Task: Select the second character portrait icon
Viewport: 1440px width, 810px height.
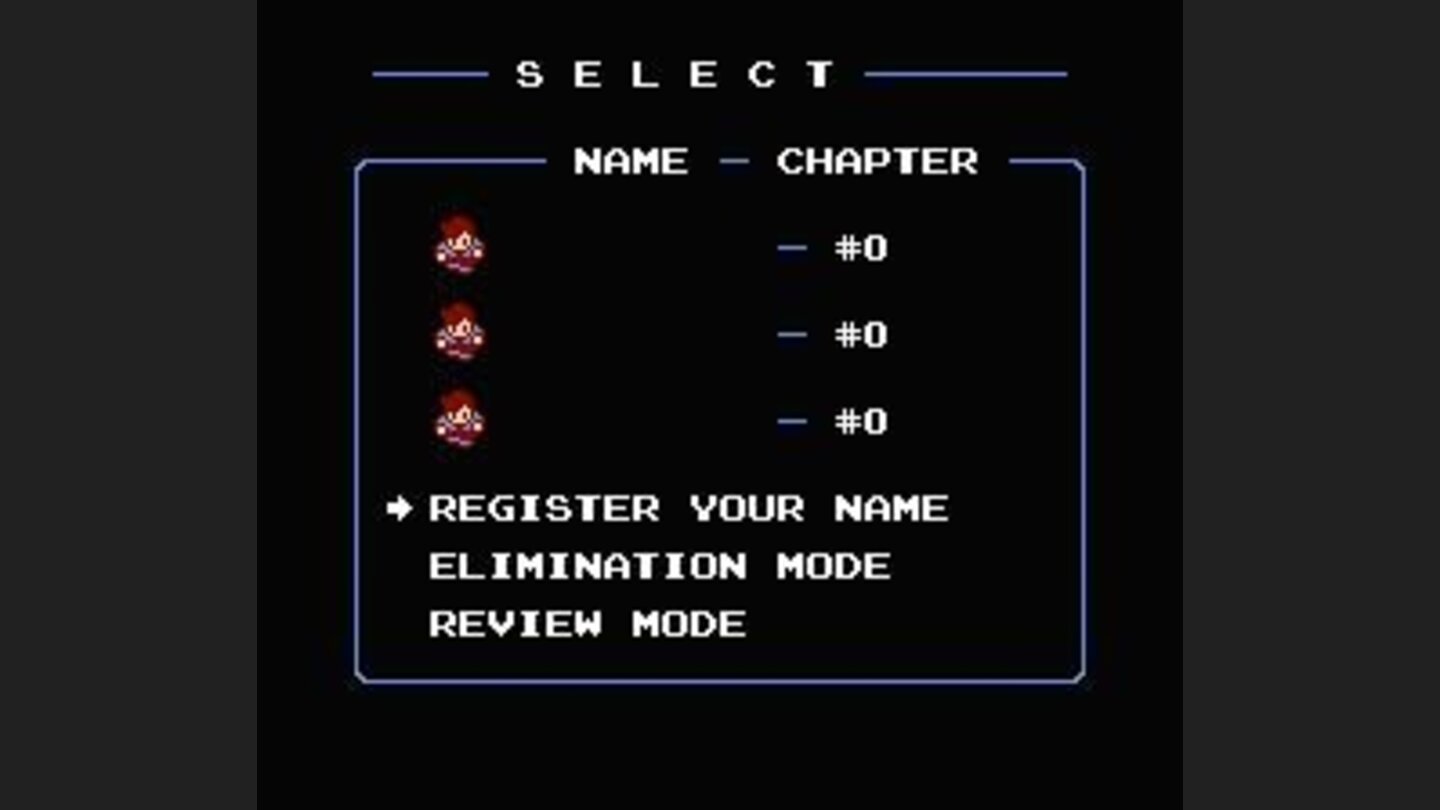Action: [x=461, y=332]
